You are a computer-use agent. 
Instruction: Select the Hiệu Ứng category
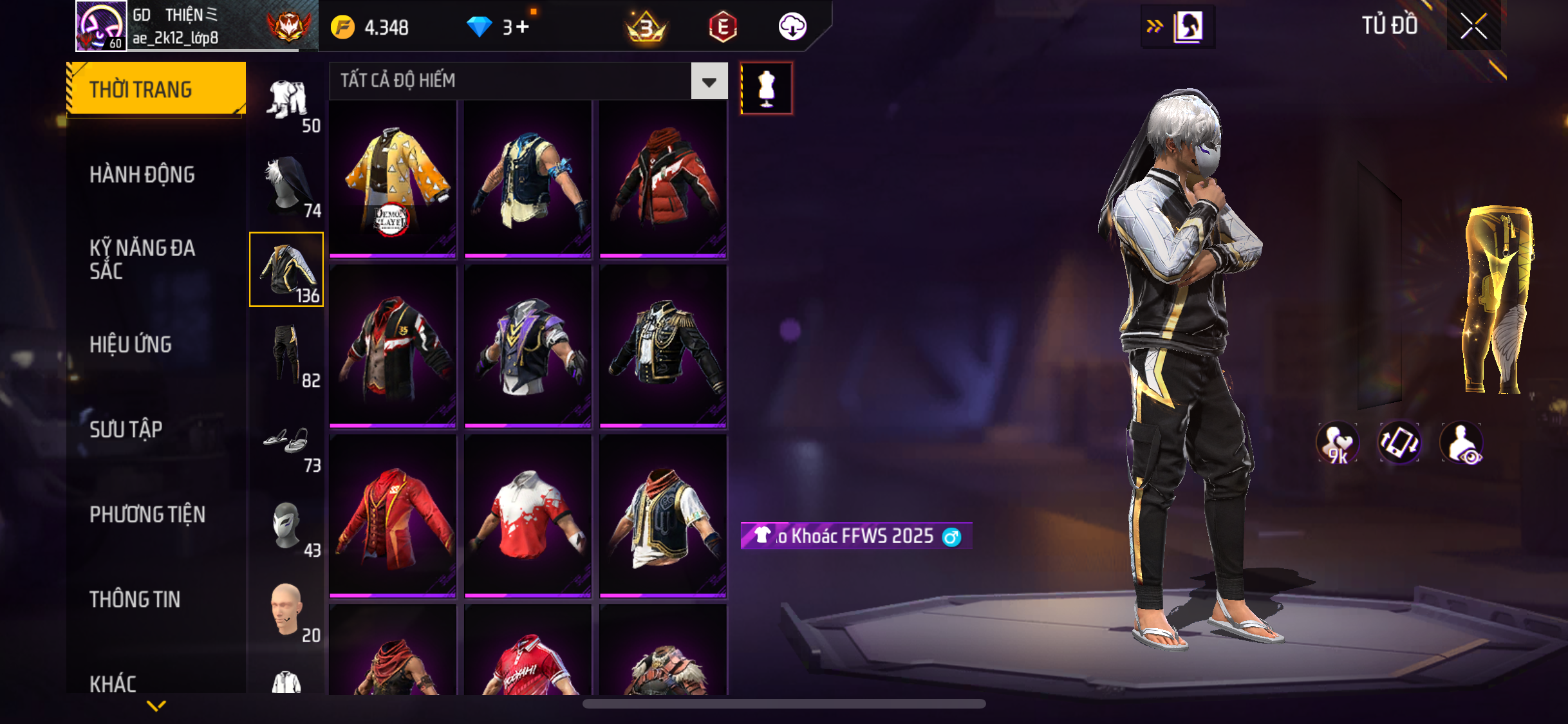[x=131, y=344]
